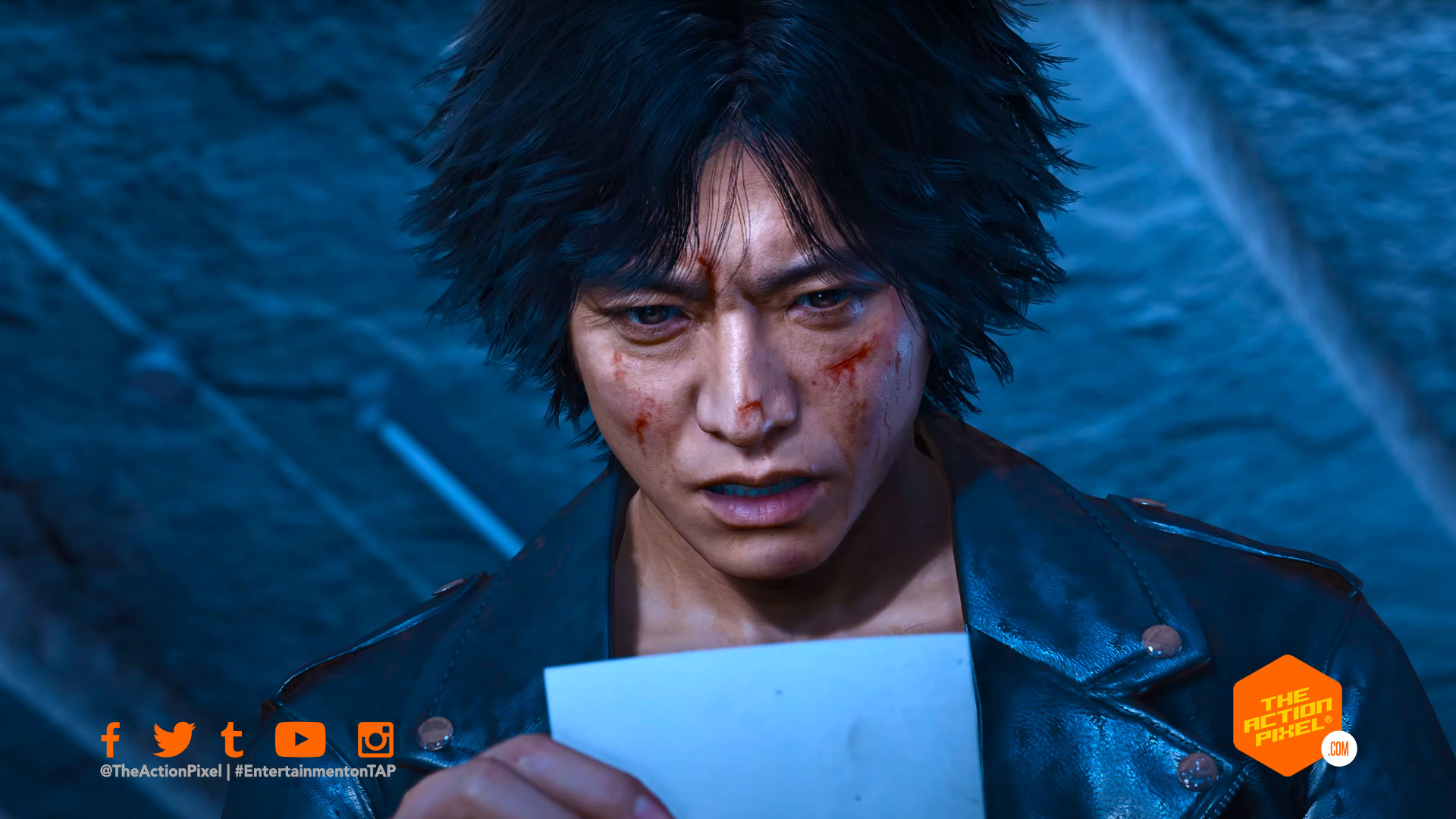Open The Action Pixel hexagon logo

[x=1288, y=714]
